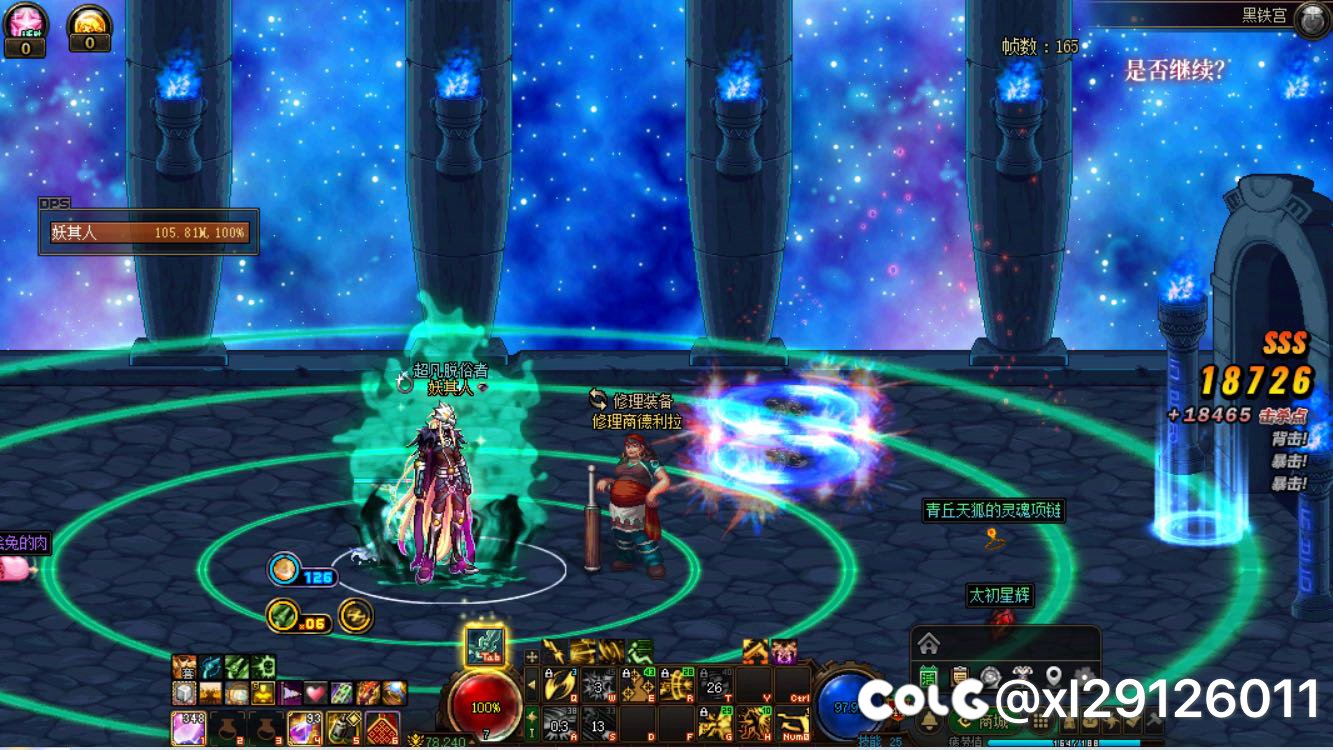Image resolution: width=1333 pixels, height=750 pixels.
Task: Open the gear settings icon
Action: click(1084, 676)
